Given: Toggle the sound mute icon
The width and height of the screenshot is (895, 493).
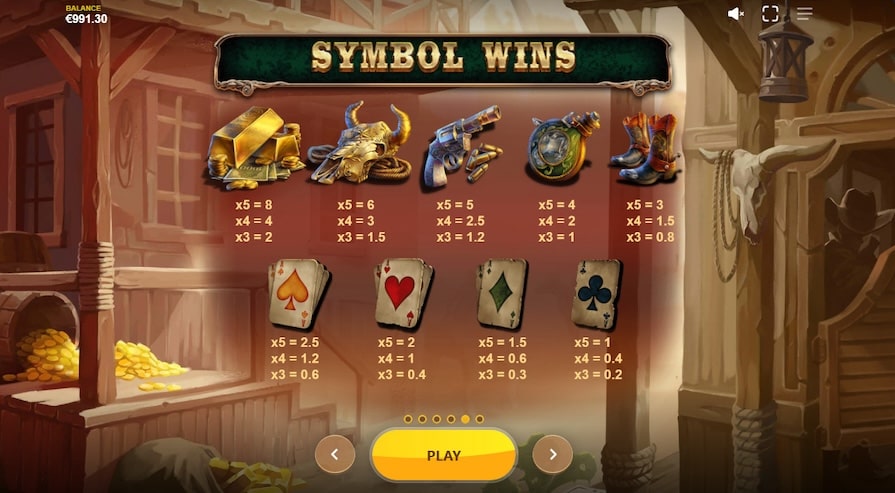Looking at the screenshot, I should click(736, 14).
